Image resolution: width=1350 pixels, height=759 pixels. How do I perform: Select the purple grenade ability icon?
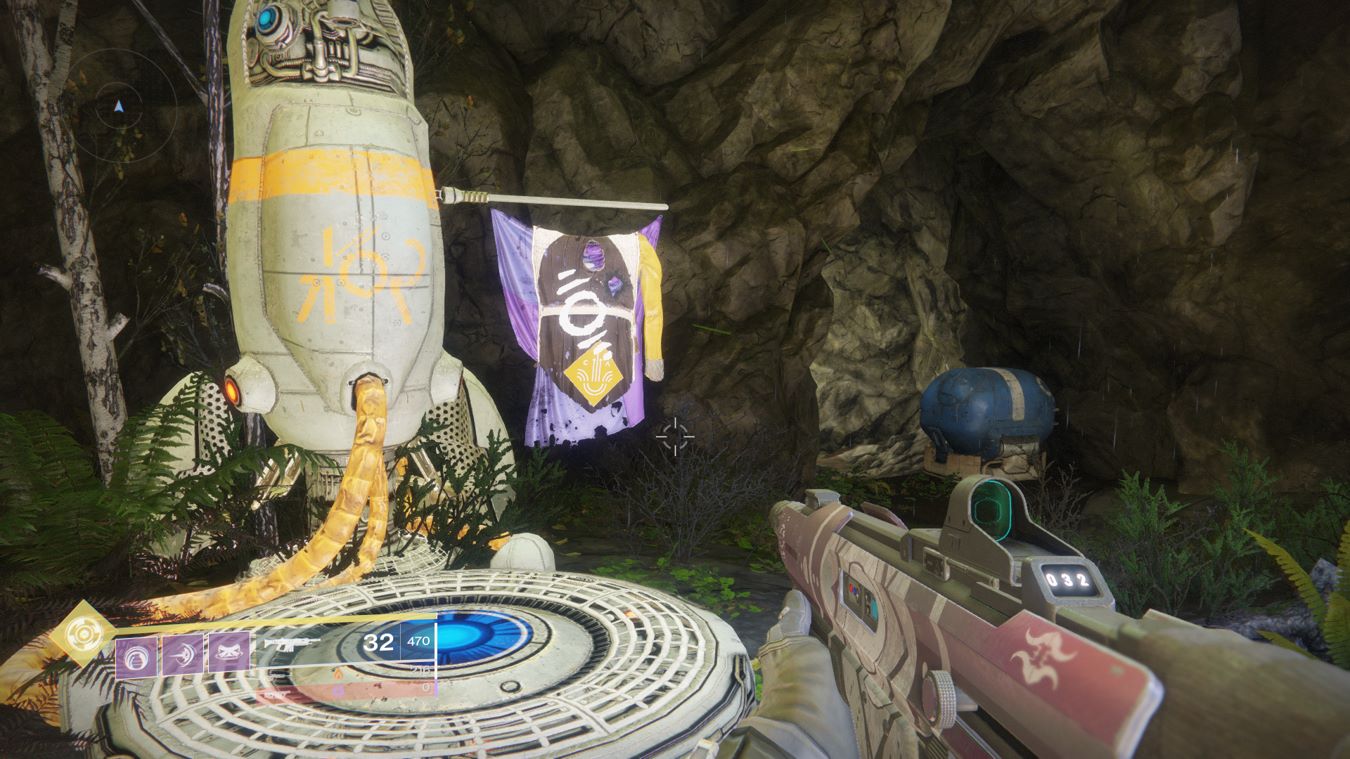coord(136,656)
